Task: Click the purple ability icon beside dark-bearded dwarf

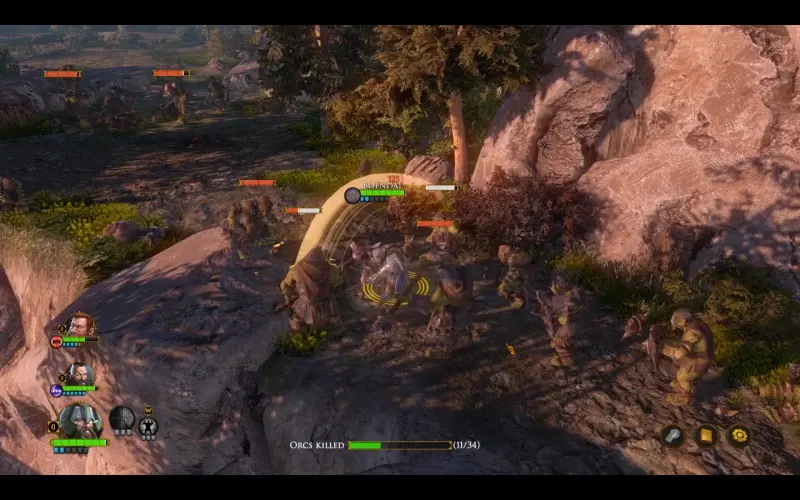Action: (x=56, y=390)
